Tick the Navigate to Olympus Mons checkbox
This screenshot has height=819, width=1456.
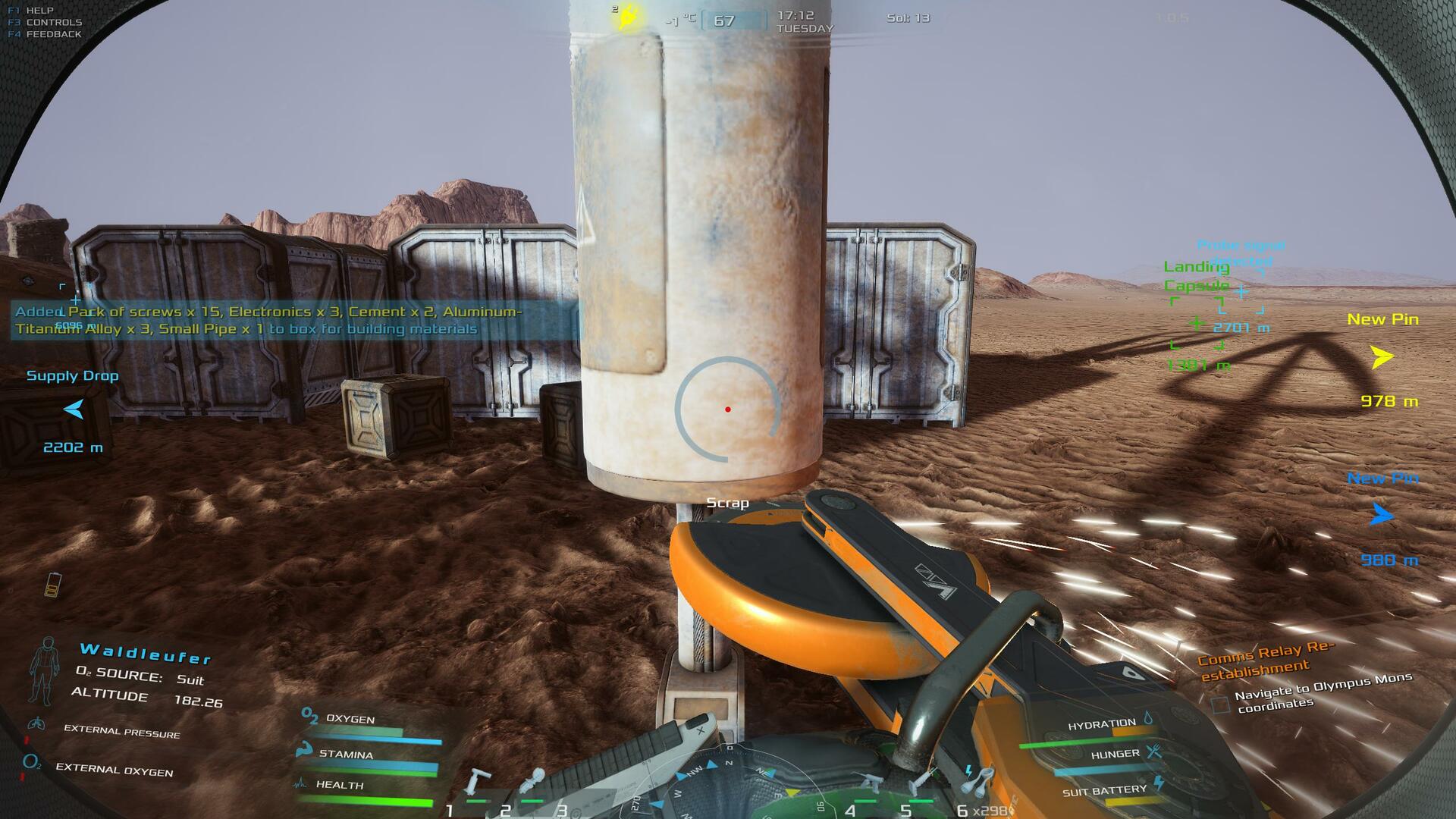(1220, 704)
